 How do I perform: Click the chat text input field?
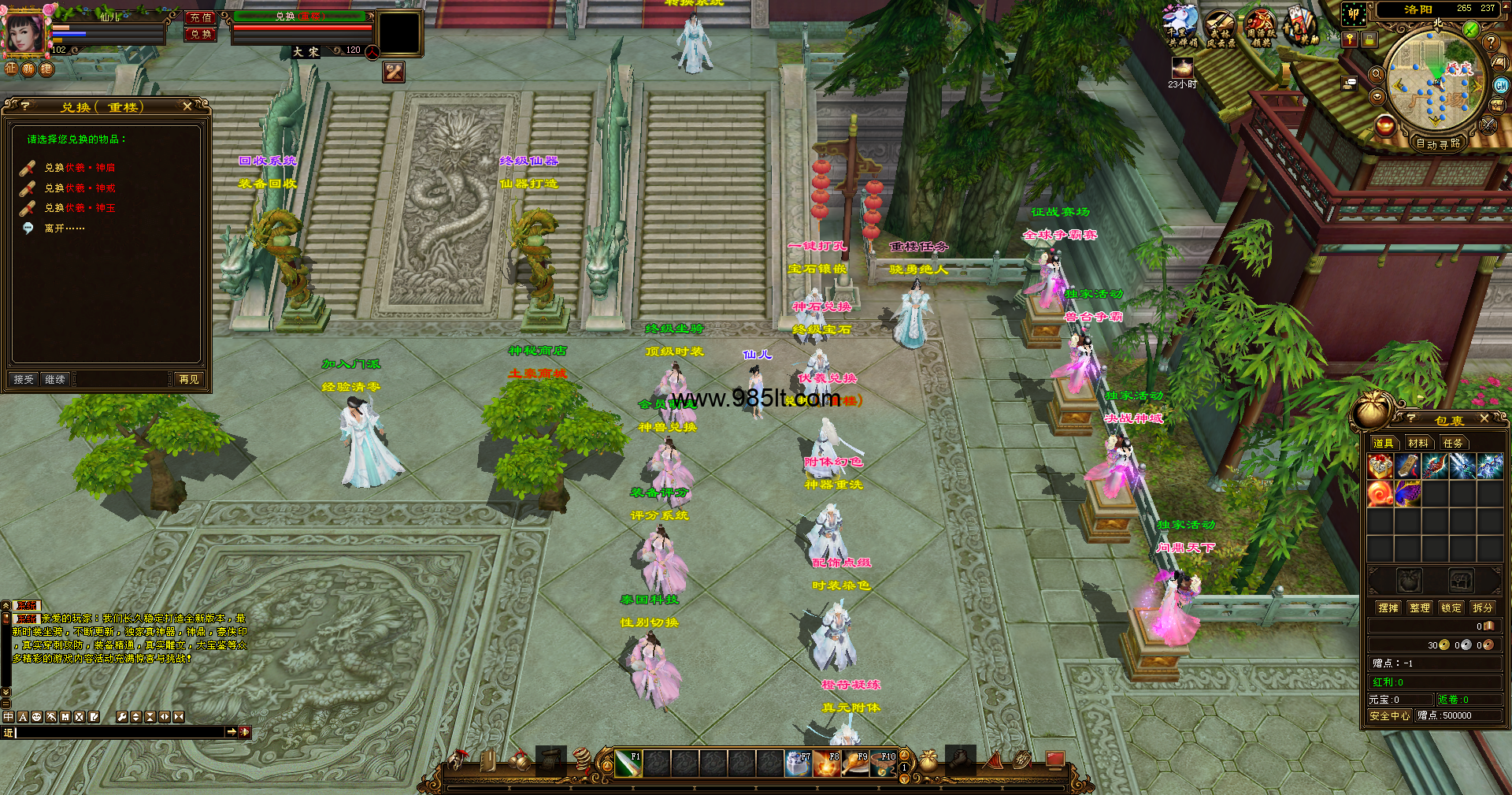tap(118, 732)
